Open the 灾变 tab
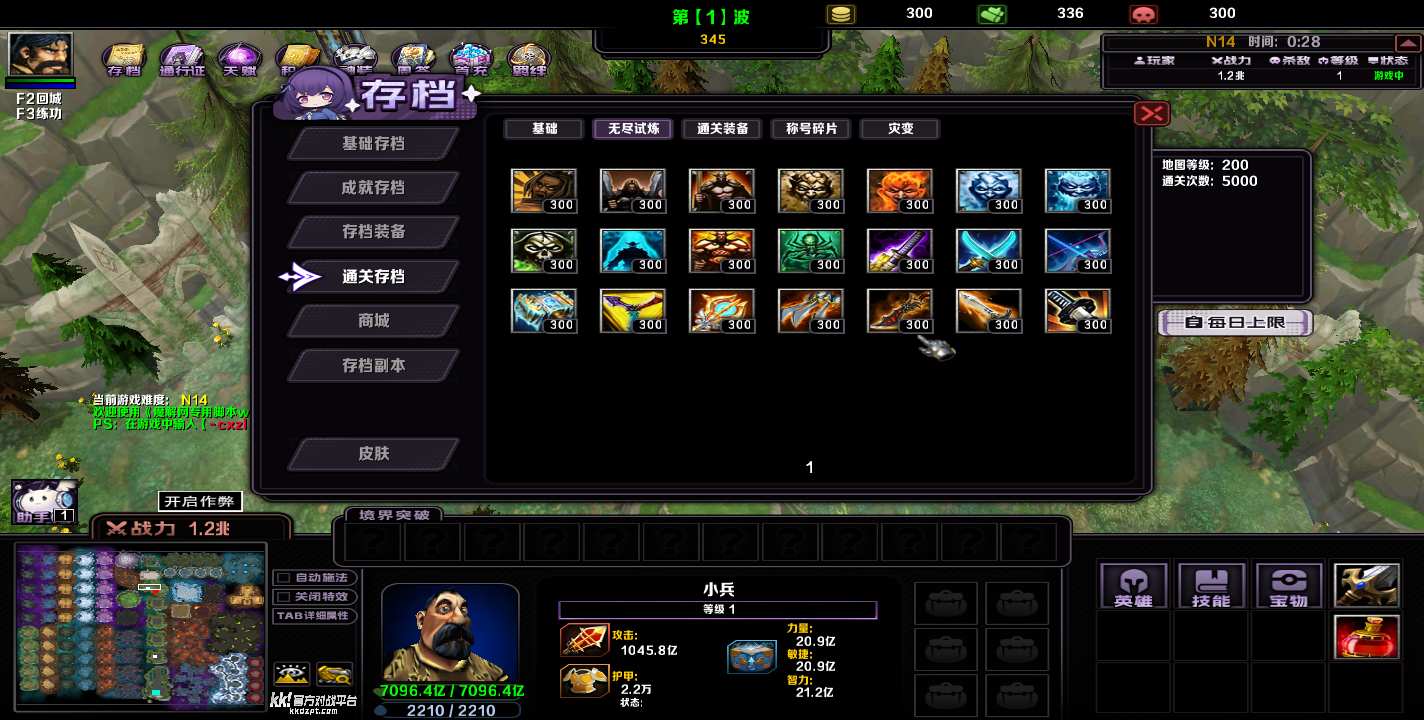The height and width of the screenshot is (720, 1424). pos(900,129)
